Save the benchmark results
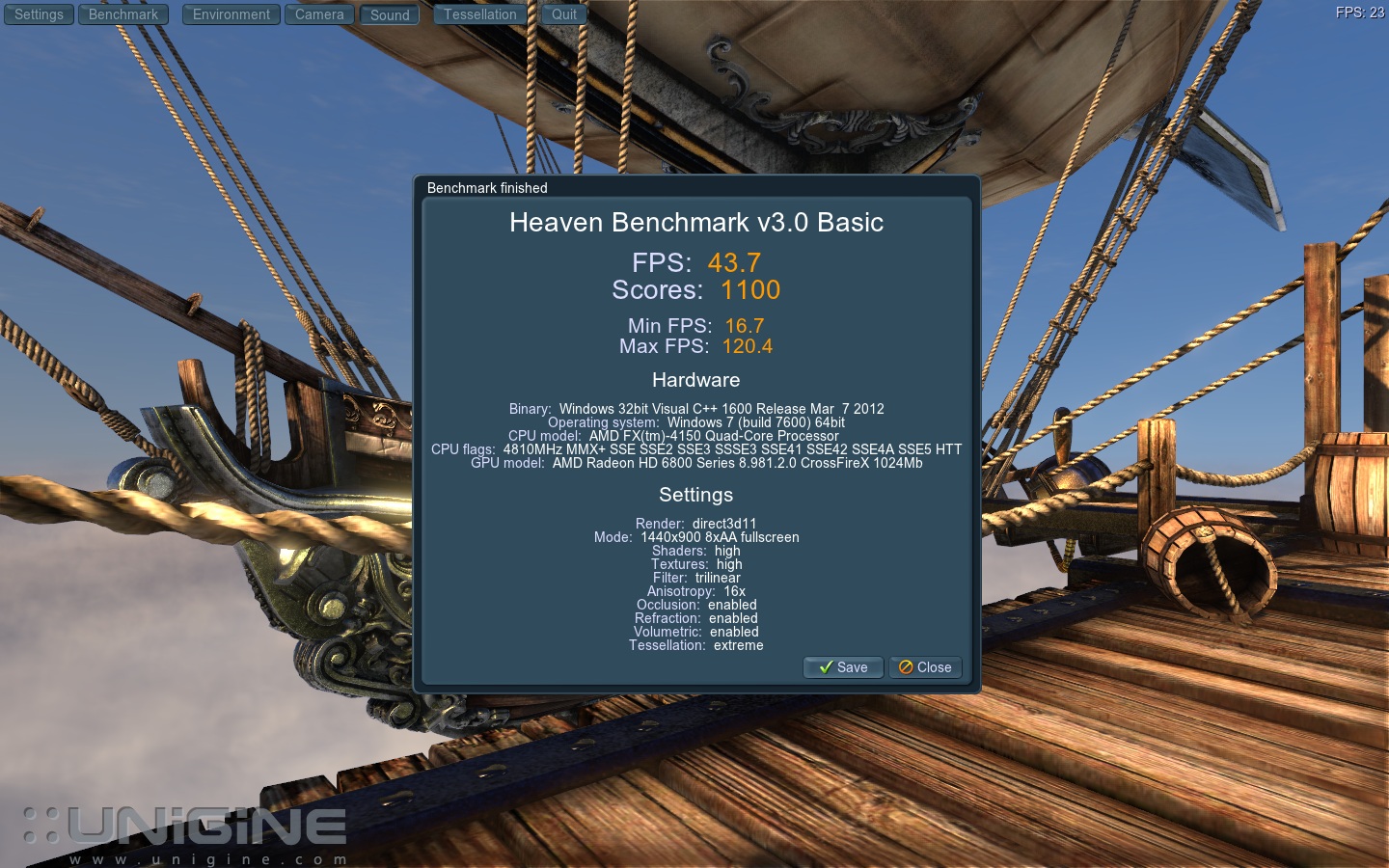Viewport: 1389px width, 868px height. click(x=843, y=667)
